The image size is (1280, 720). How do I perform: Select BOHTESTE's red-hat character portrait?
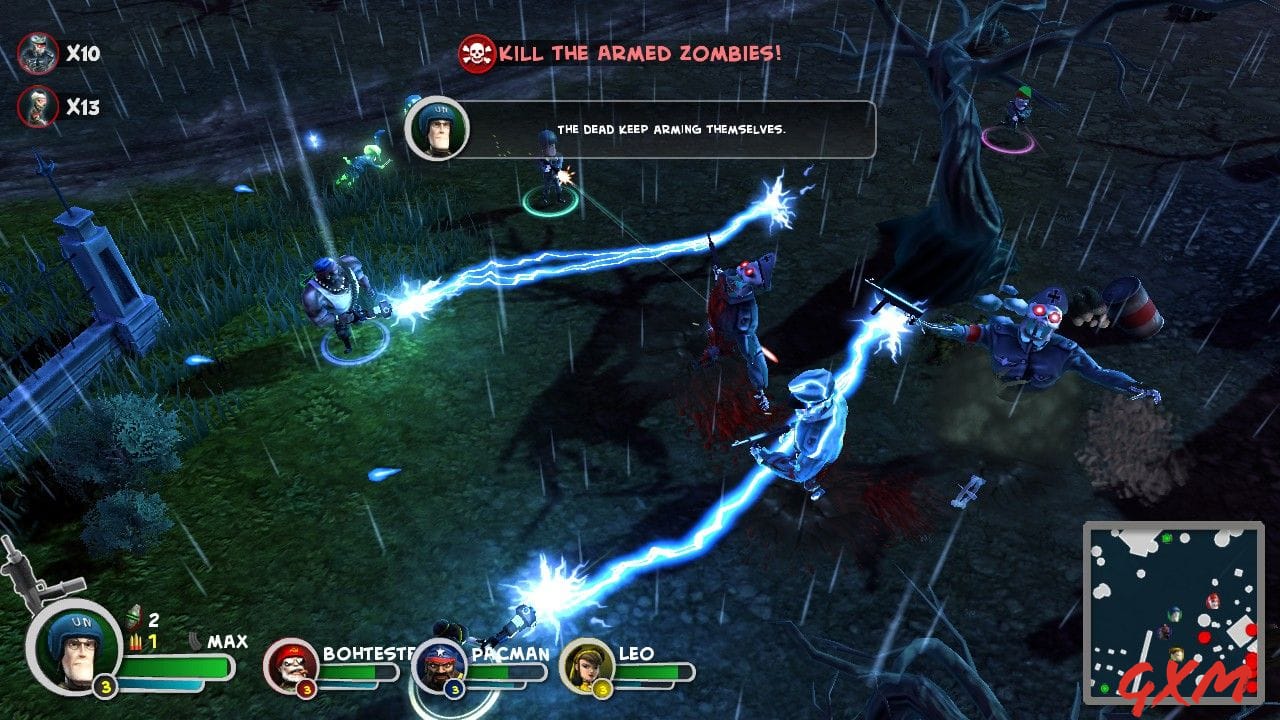[x=293, y=667]
